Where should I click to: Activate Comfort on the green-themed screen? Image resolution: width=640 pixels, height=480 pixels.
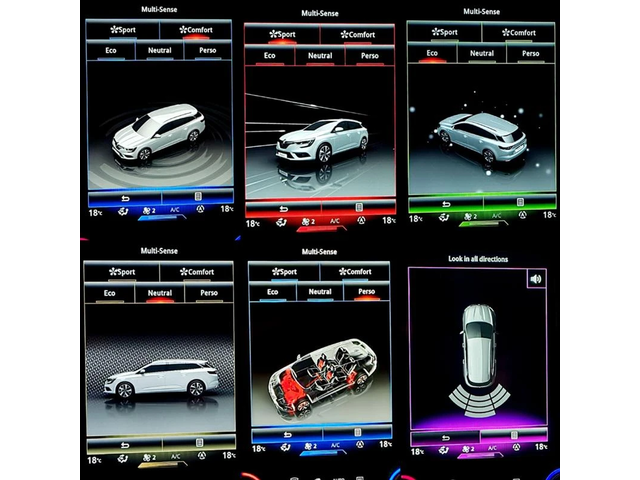pos(517,32)
